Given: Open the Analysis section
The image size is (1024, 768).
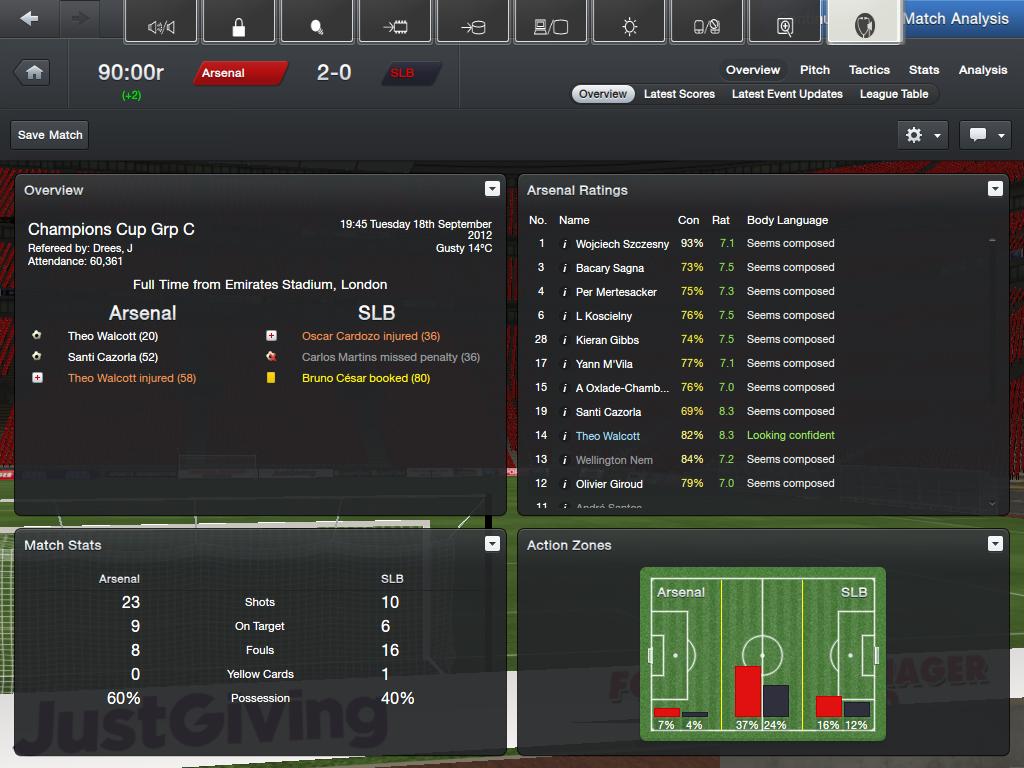Looking at the screenshot, I should (982, 70).
